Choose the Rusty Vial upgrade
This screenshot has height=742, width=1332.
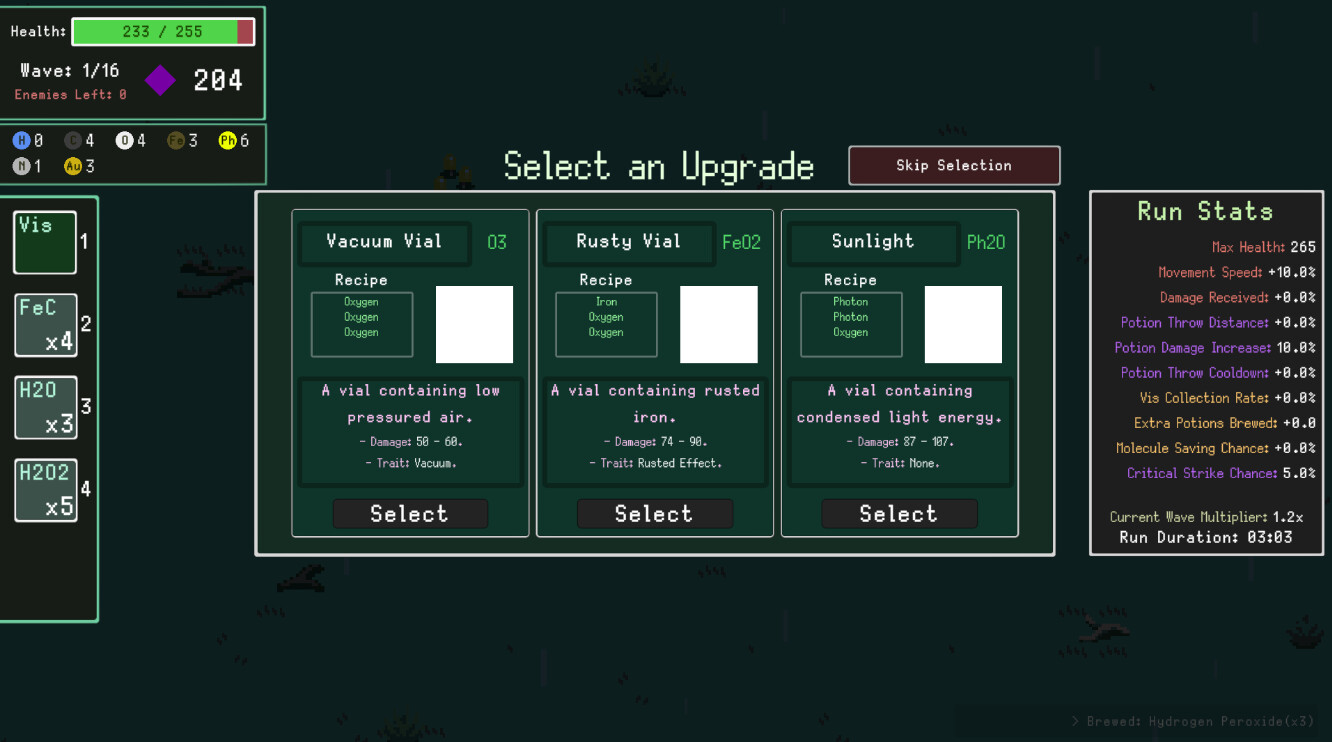[x=655, y=513]
